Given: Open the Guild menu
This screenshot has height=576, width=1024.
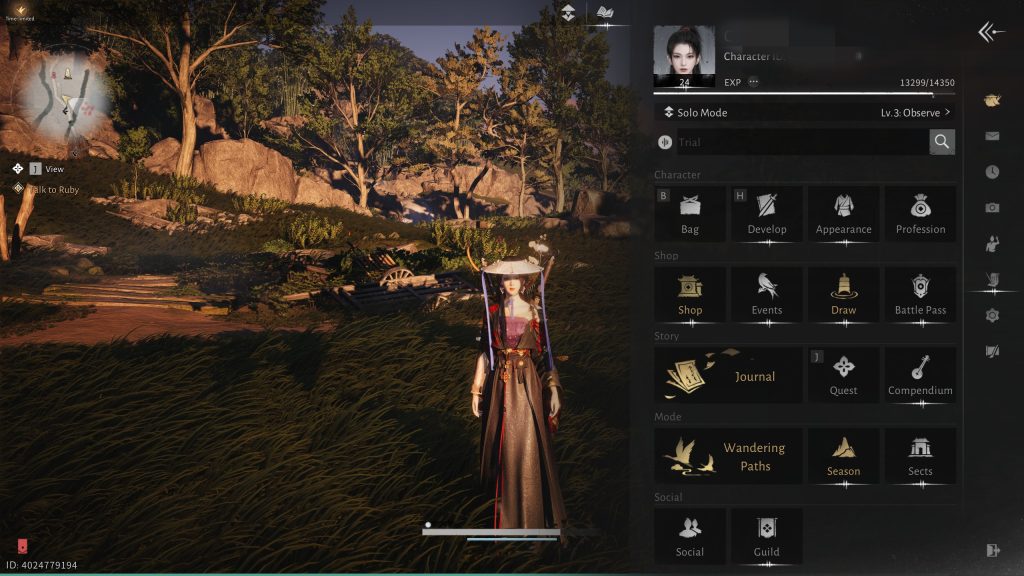Looking at the screenshot, I should point(767,536).
